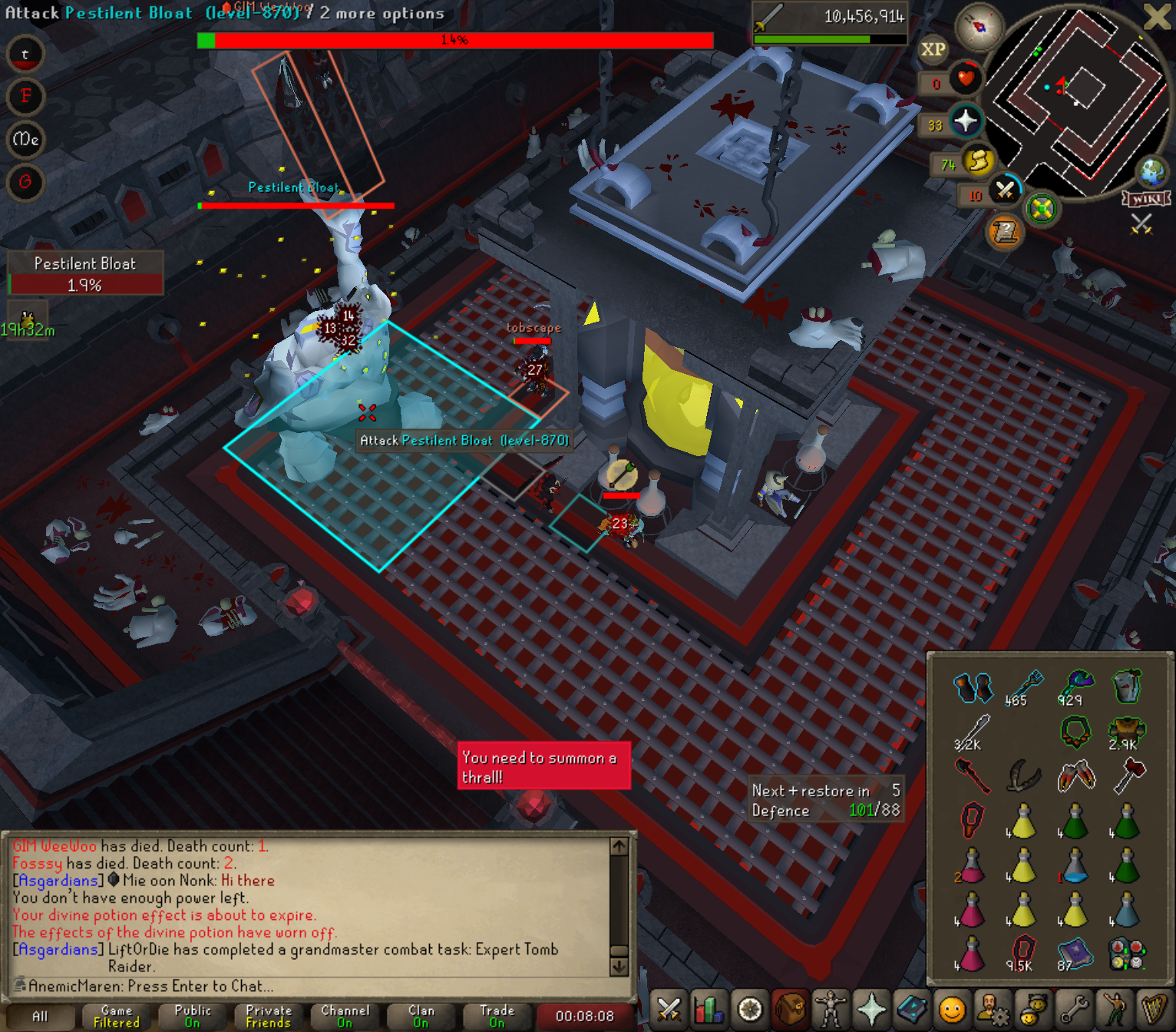Show the All chat tab
Image resolution: width=1176 pixels, height=1032 pixels.
pos(40,1017)
